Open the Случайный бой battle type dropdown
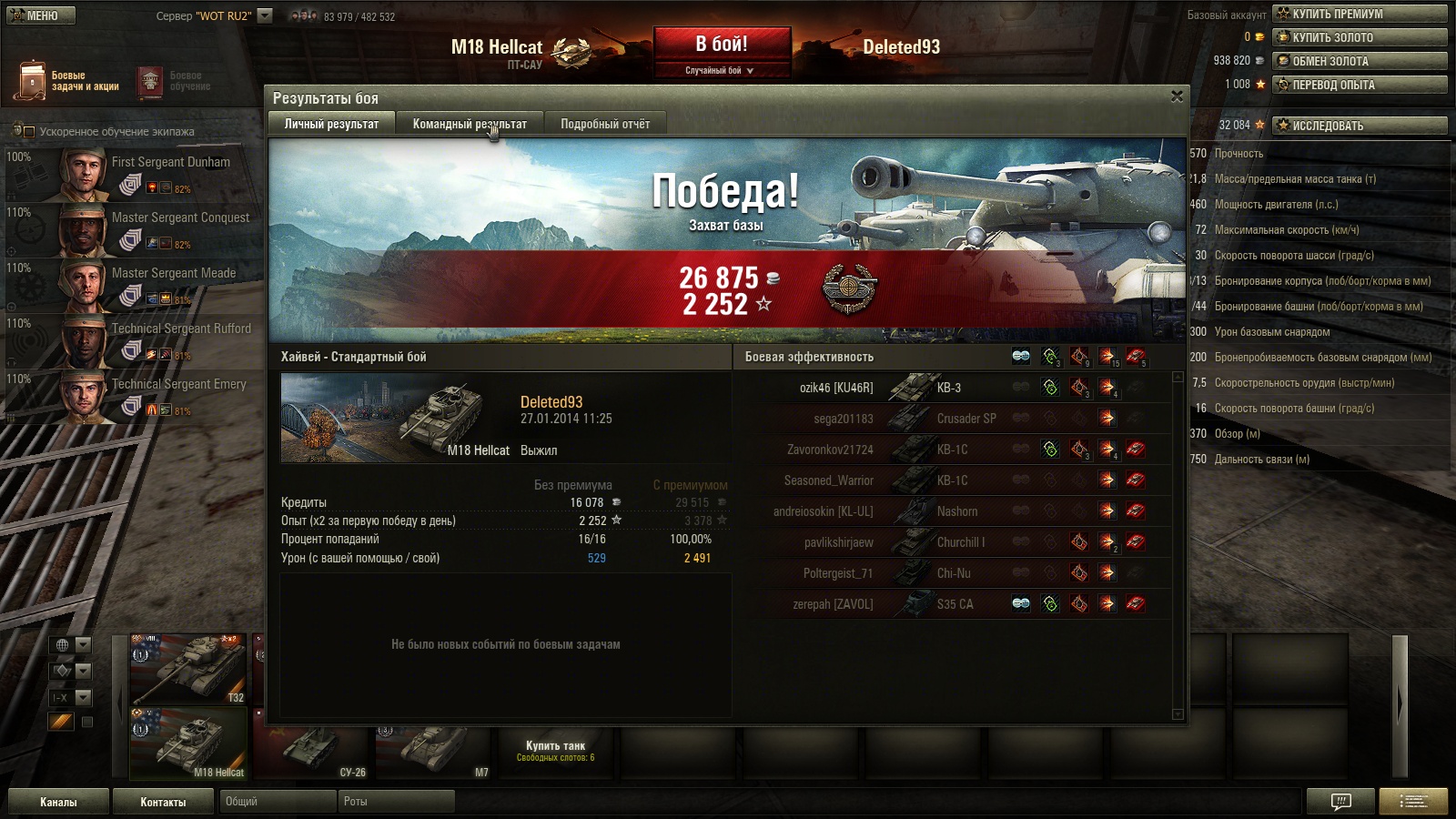This screenshot has height=819, width=1456. (x=721, y=70)
